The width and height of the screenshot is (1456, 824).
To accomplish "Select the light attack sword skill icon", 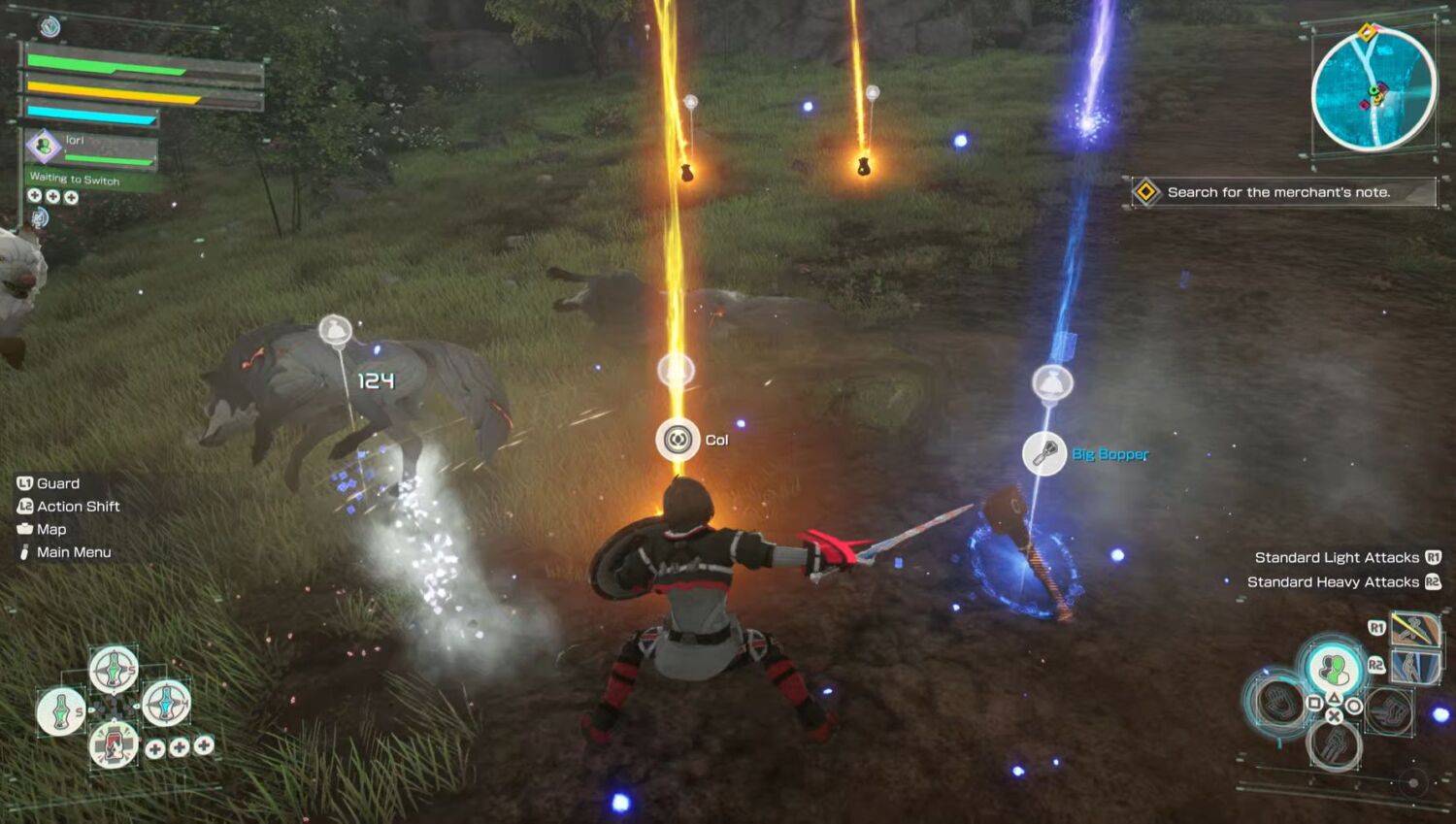I will coord(1414,629).
